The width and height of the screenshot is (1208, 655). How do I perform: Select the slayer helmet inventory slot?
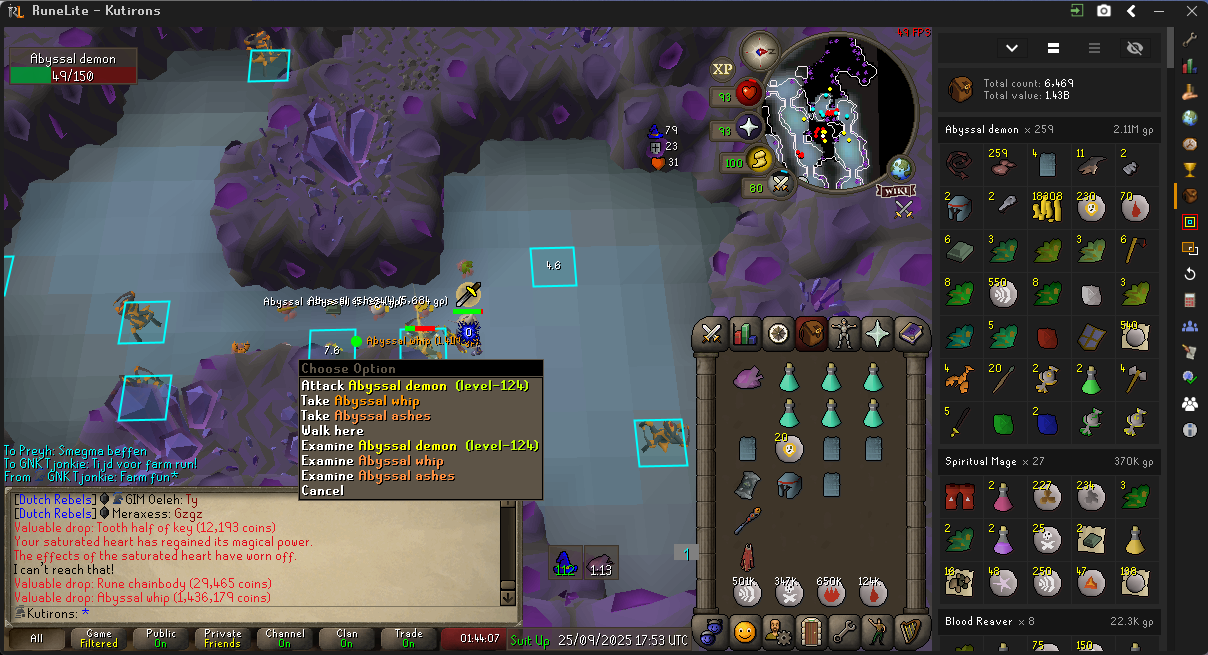pos(789,486)
